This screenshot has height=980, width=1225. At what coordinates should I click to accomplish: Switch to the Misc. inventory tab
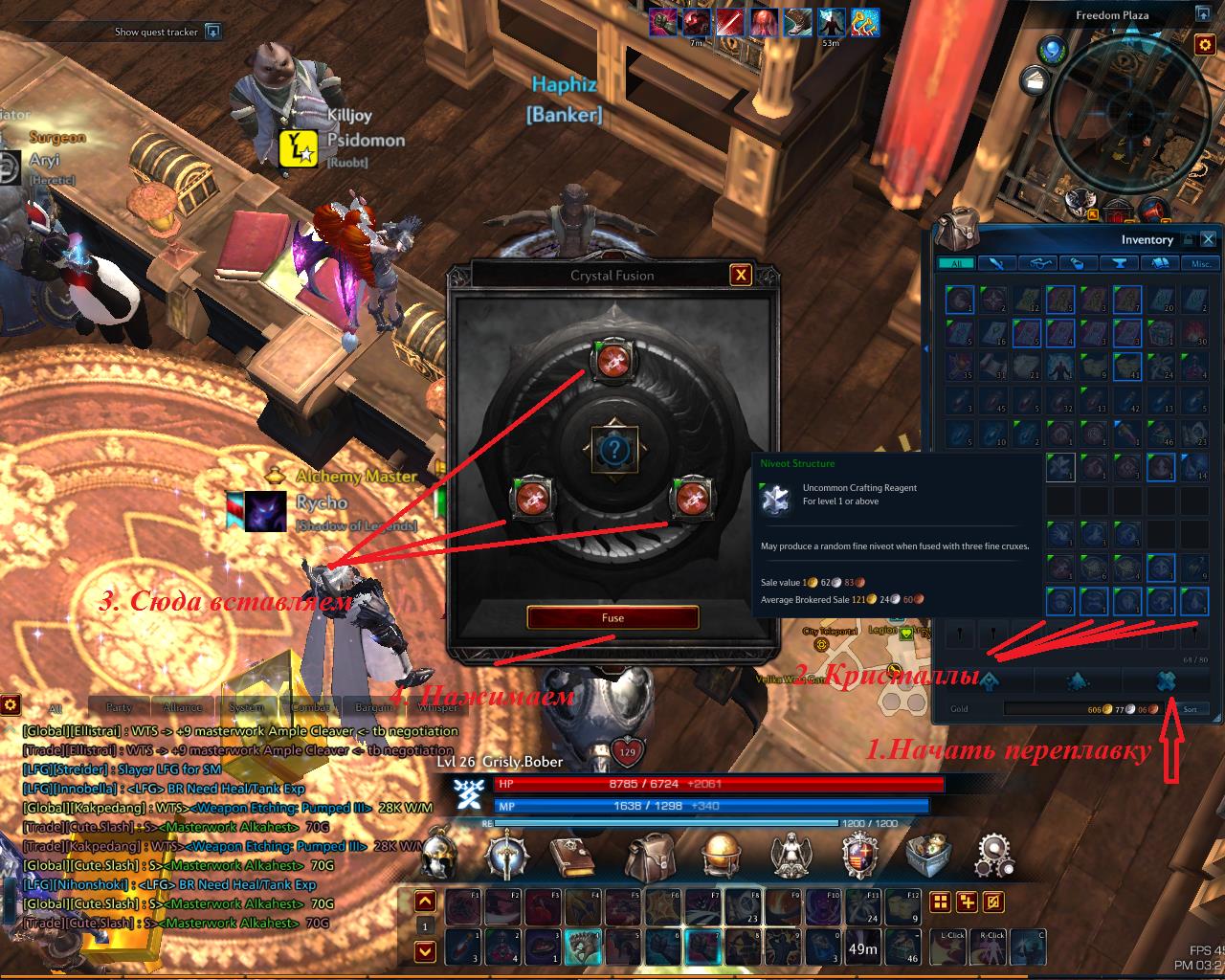(x=1200, y=263)
